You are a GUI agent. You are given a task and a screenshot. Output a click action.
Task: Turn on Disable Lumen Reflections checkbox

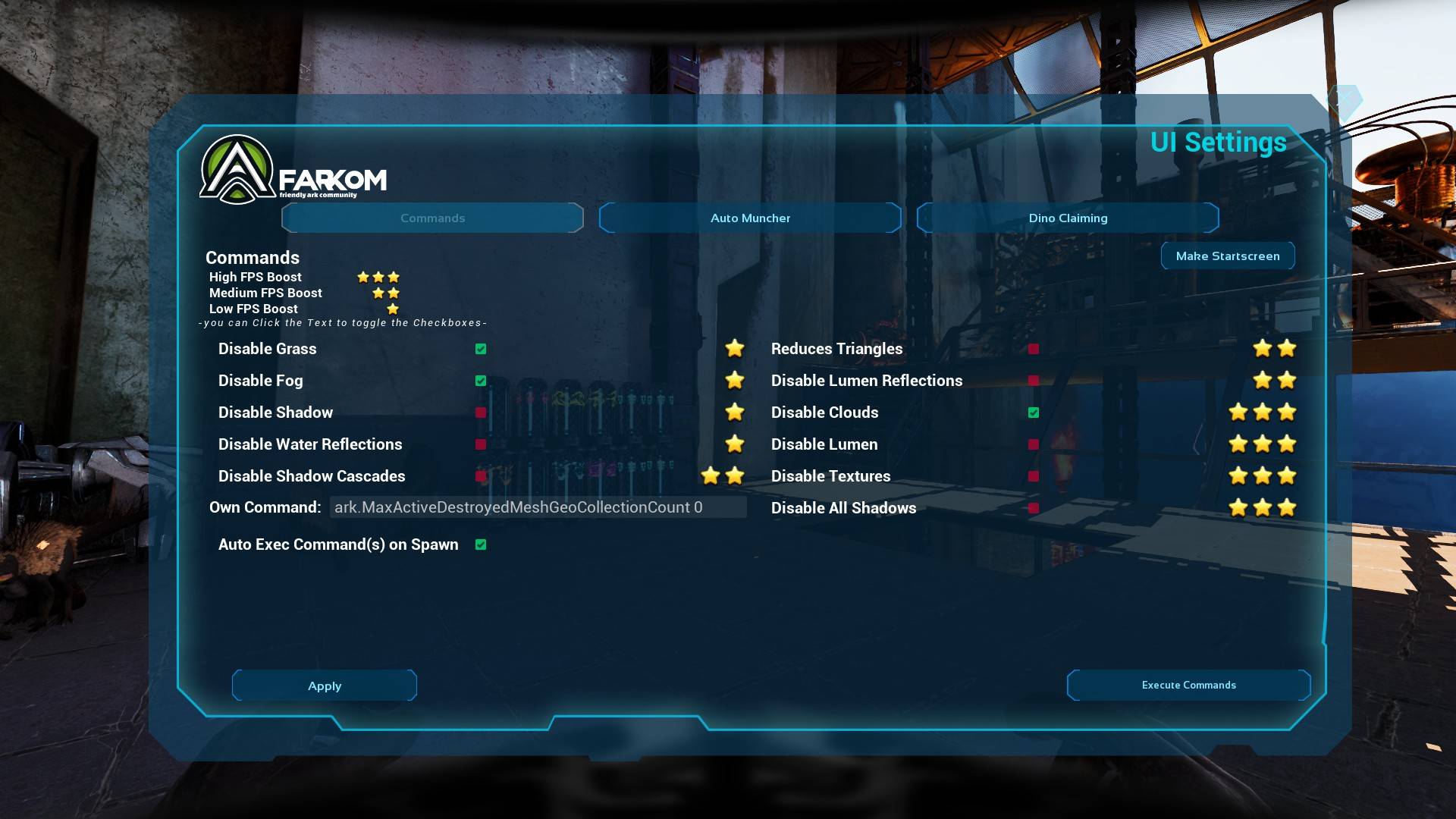click(1034, 381)
